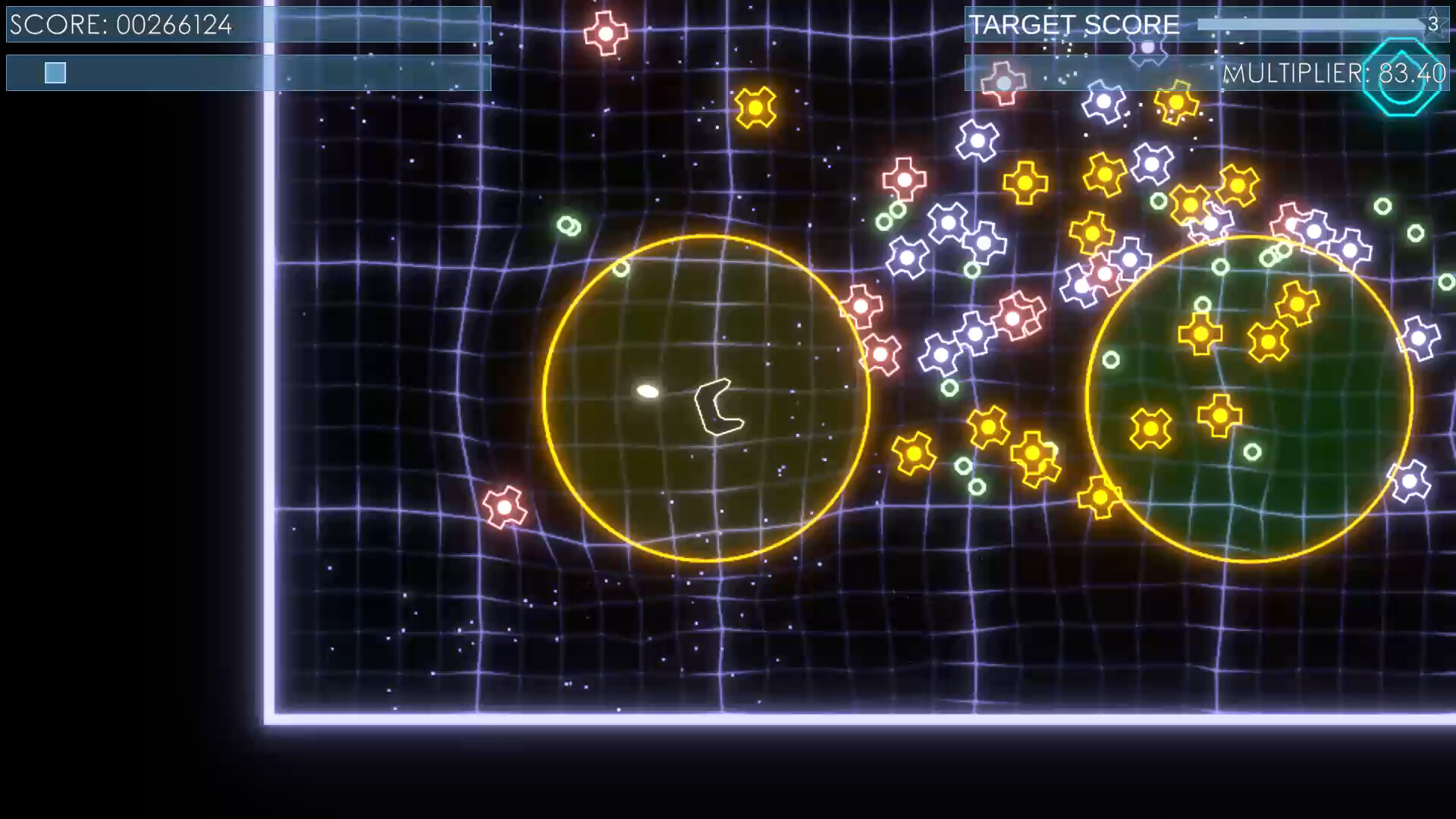Click the white projectile beside the ship
Screen dimensions: 1456x819
coord(648,390)
